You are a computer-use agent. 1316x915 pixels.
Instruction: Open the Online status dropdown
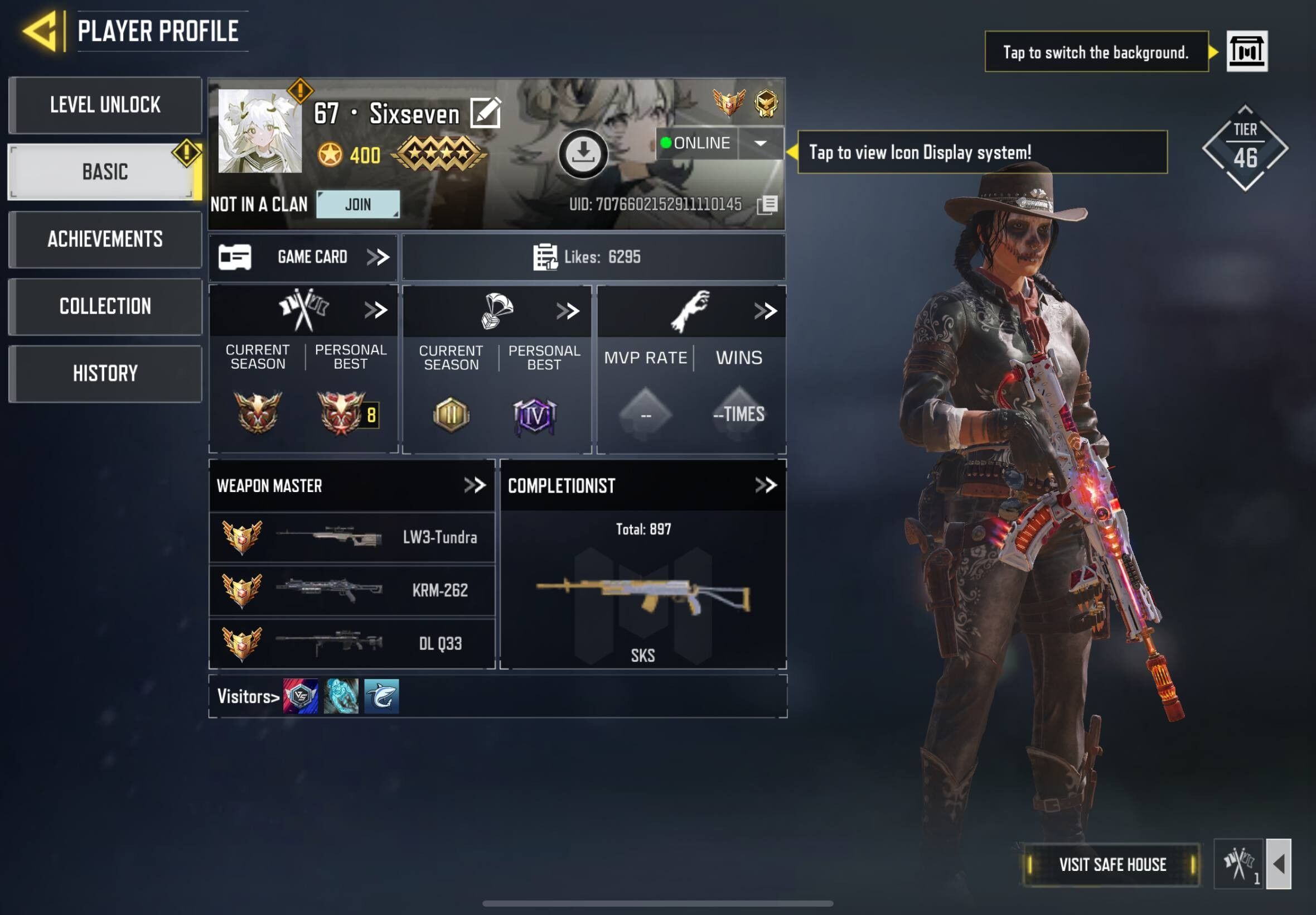pyautogui.click(x=760, y=143)
